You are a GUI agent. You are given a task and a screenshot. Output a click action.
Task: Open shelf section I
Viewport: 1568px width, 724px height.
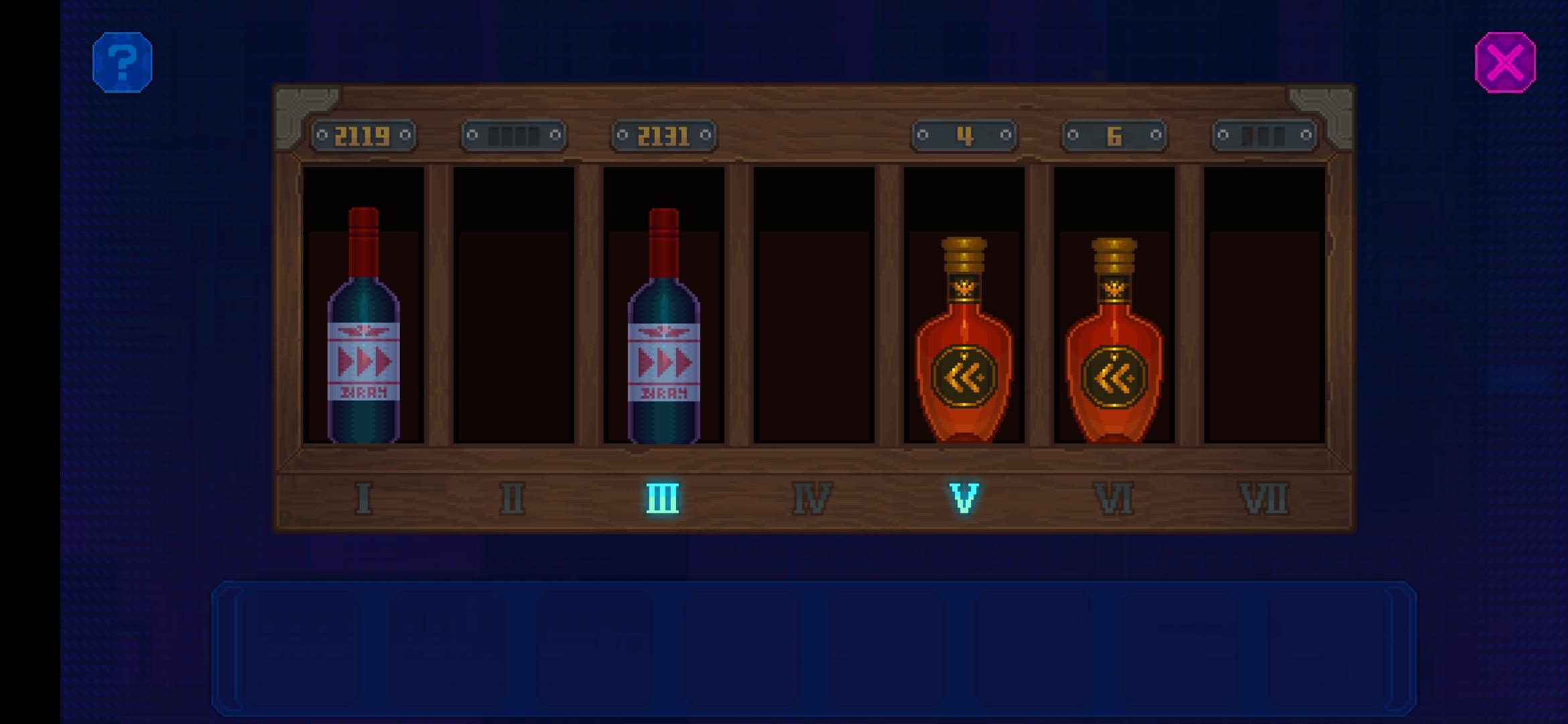(365, 496)
